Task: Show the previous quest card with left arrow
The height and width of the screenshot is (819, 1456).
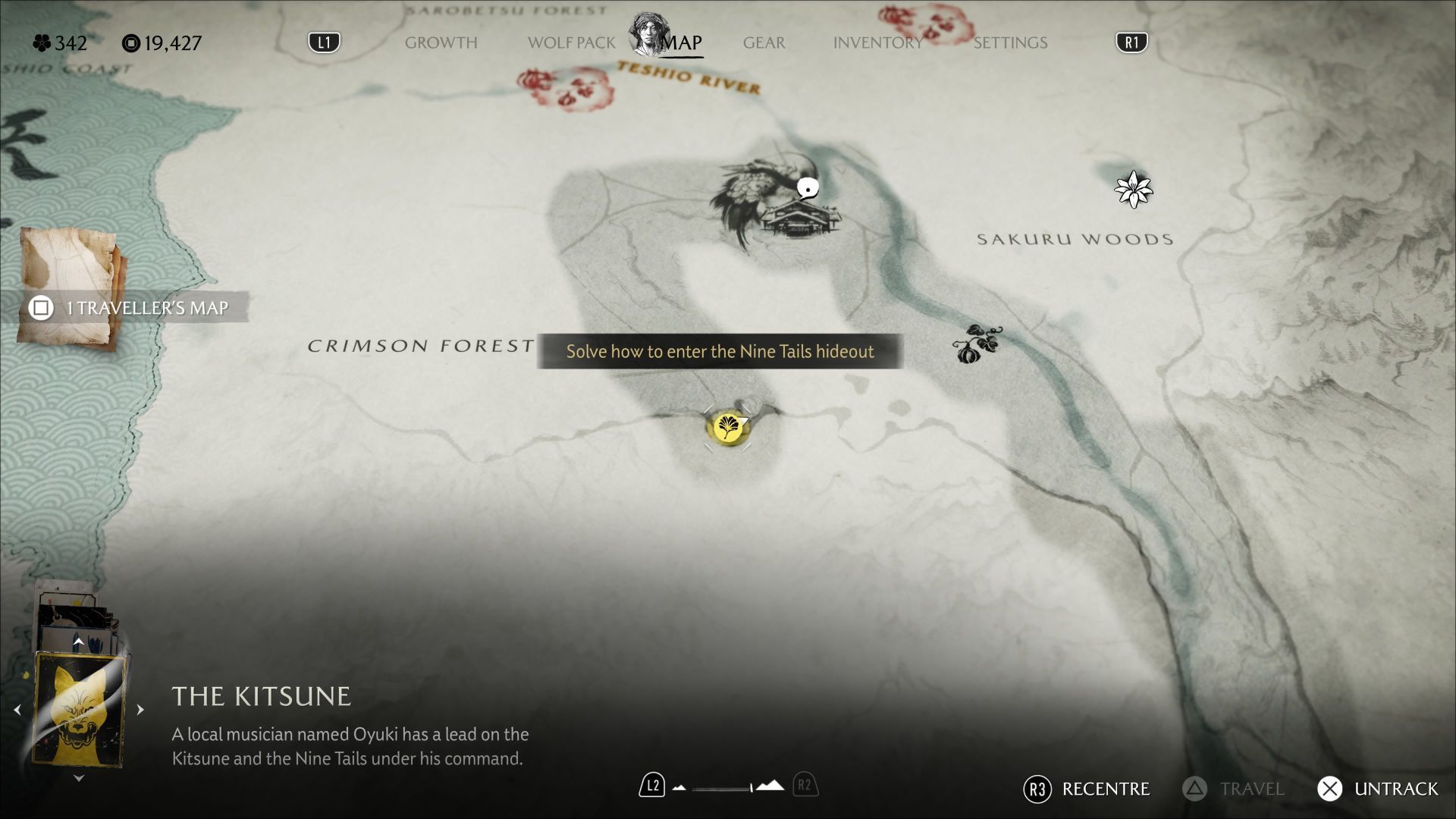Action: point(17,710)
